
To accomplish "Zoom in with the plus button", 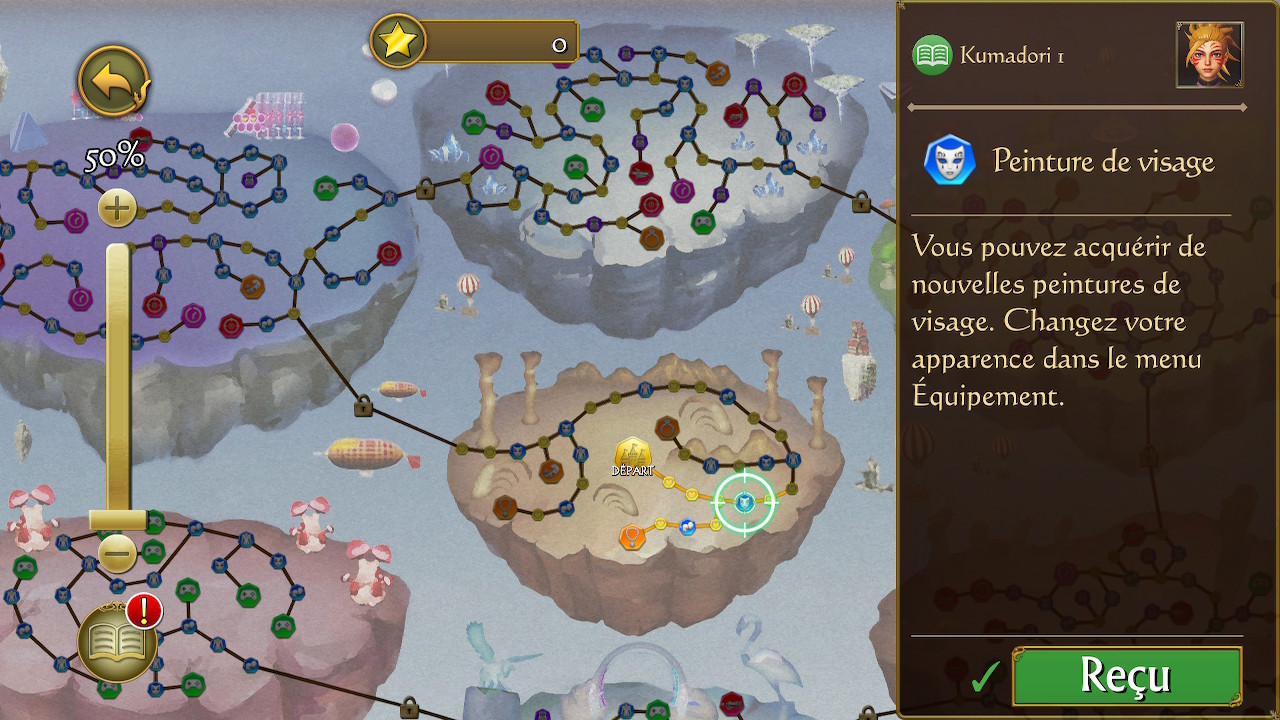I will click(117, 209).
